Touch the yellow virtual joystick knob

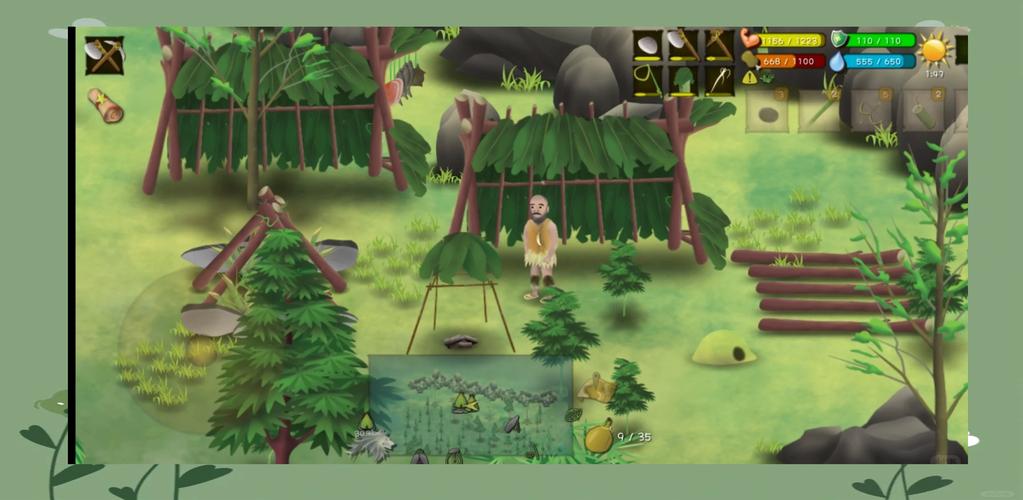point(201,350)
